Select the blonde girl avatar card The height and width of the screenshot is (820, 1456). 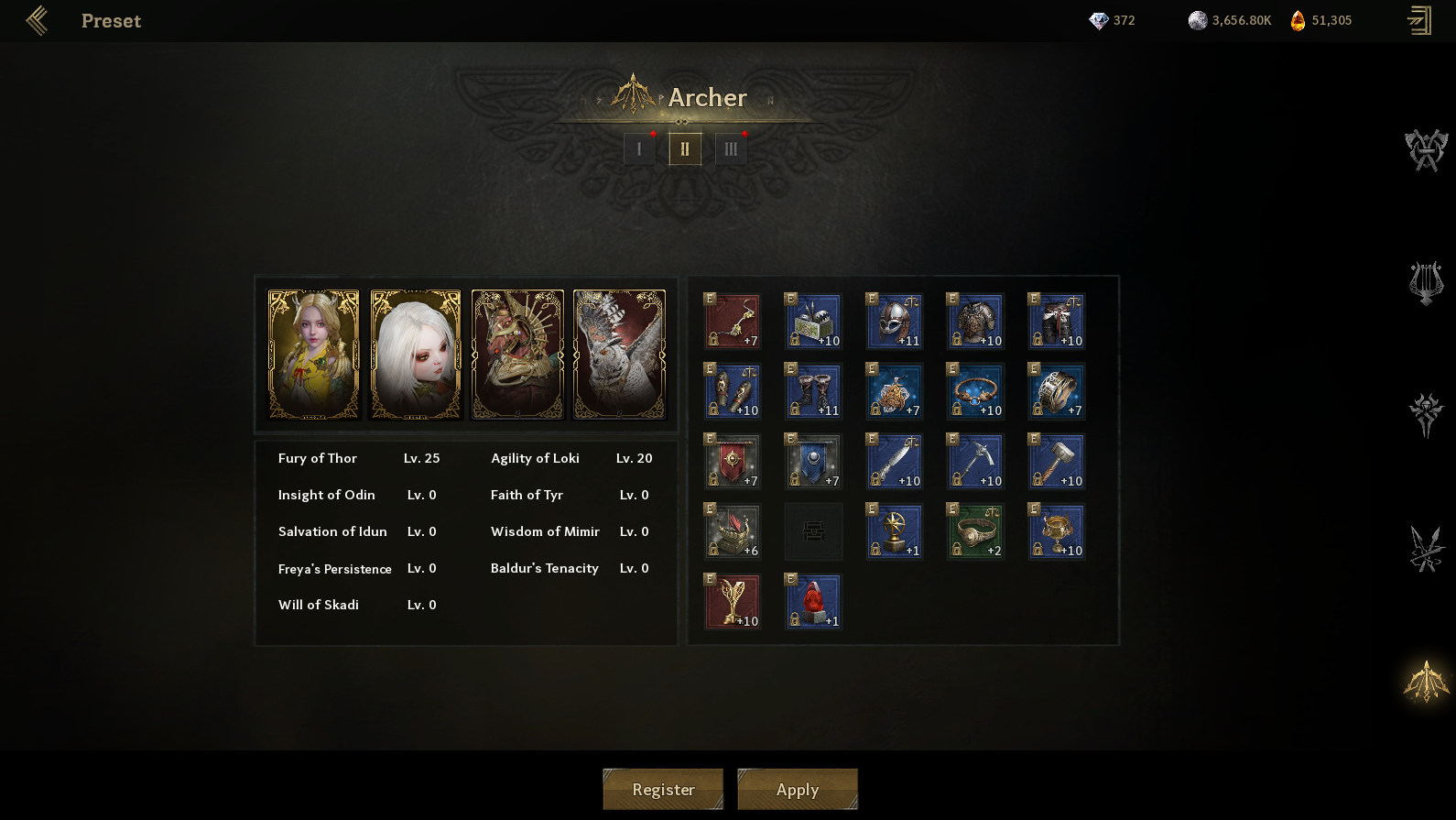tap(313, 355)
